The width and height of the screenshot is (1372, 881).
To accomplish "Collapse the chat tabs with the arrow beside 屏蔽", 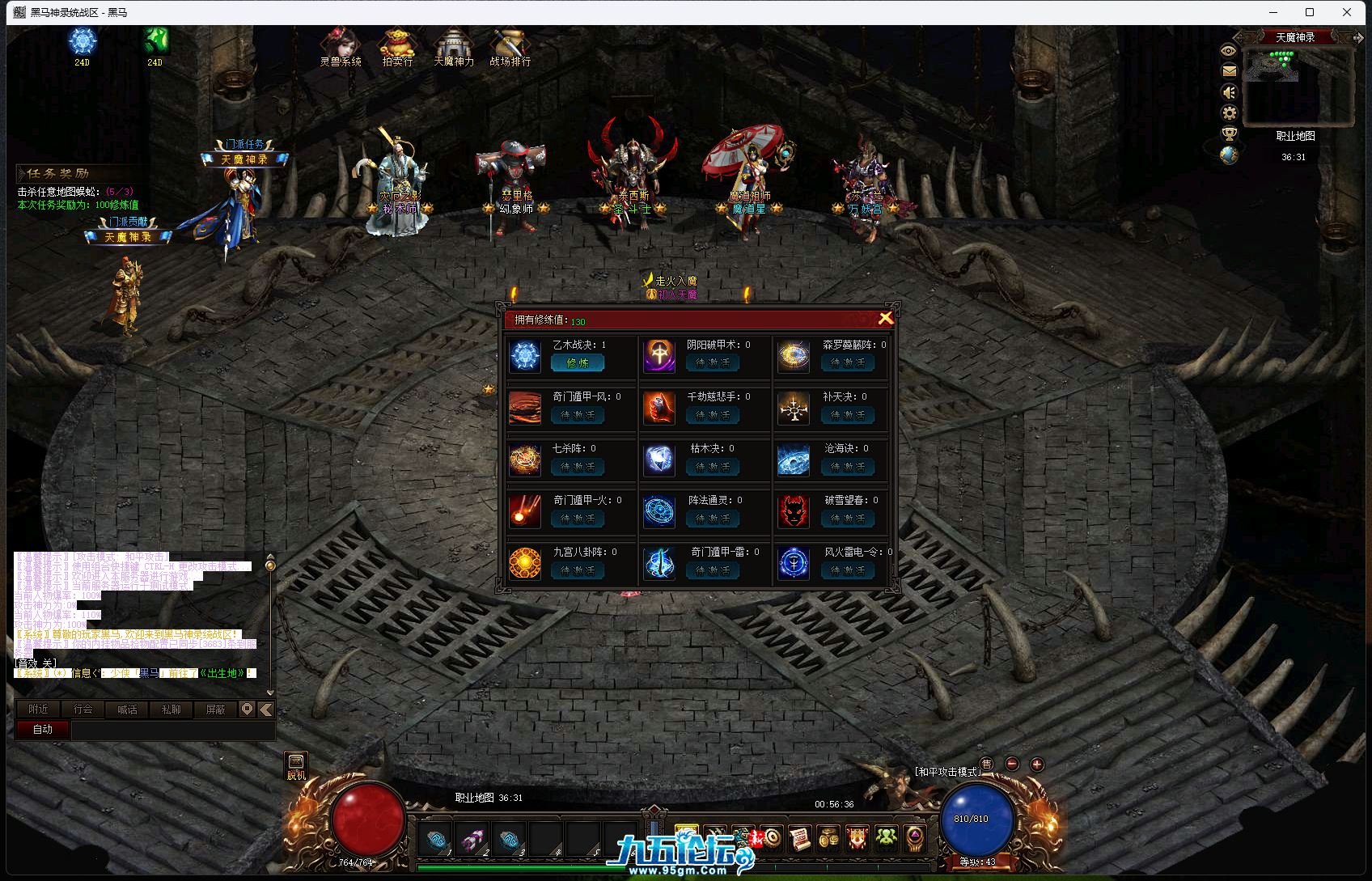I will tap(266, 709).
